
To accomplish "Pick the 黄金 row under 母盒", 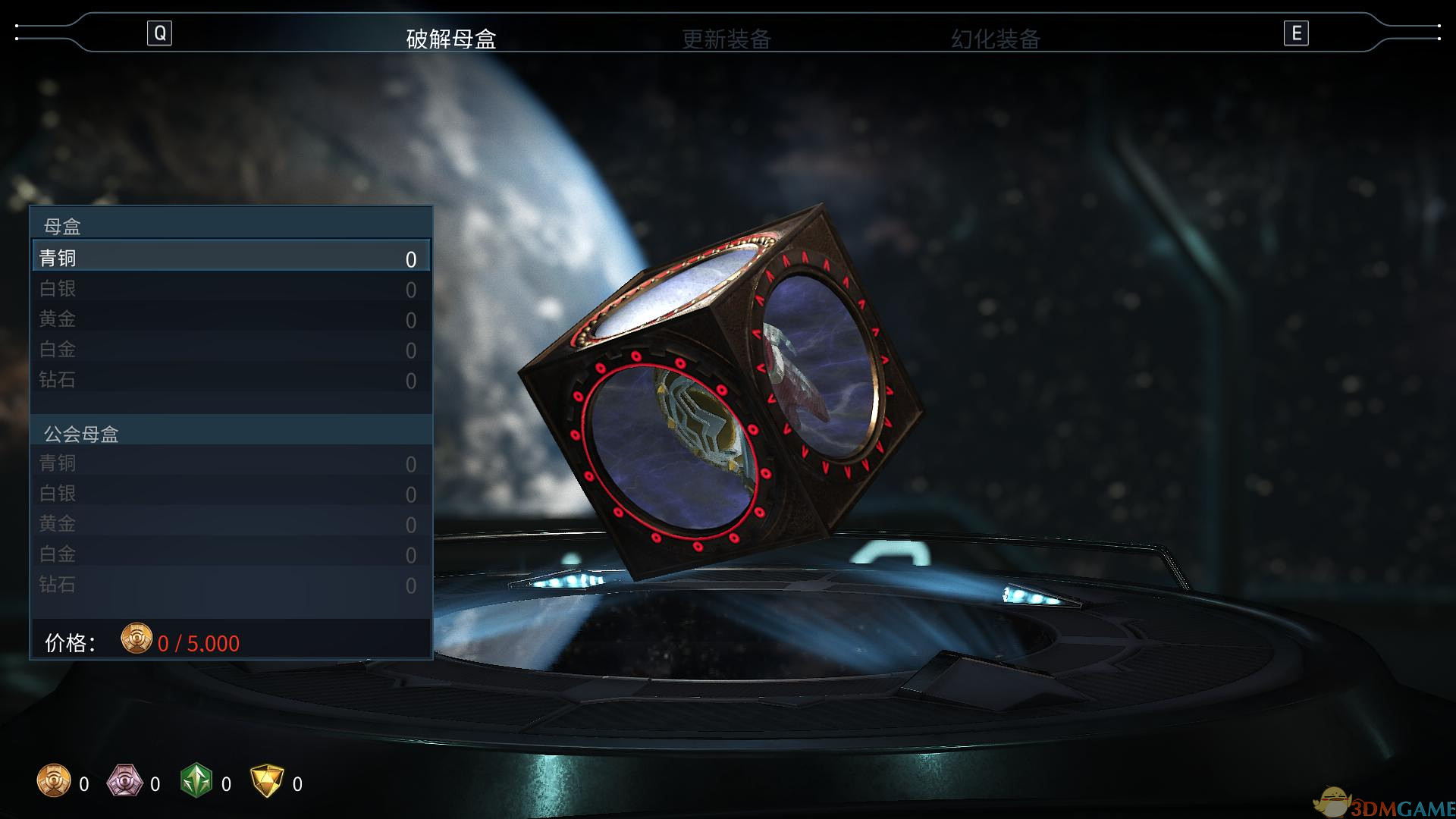I will tap(231, 319).
